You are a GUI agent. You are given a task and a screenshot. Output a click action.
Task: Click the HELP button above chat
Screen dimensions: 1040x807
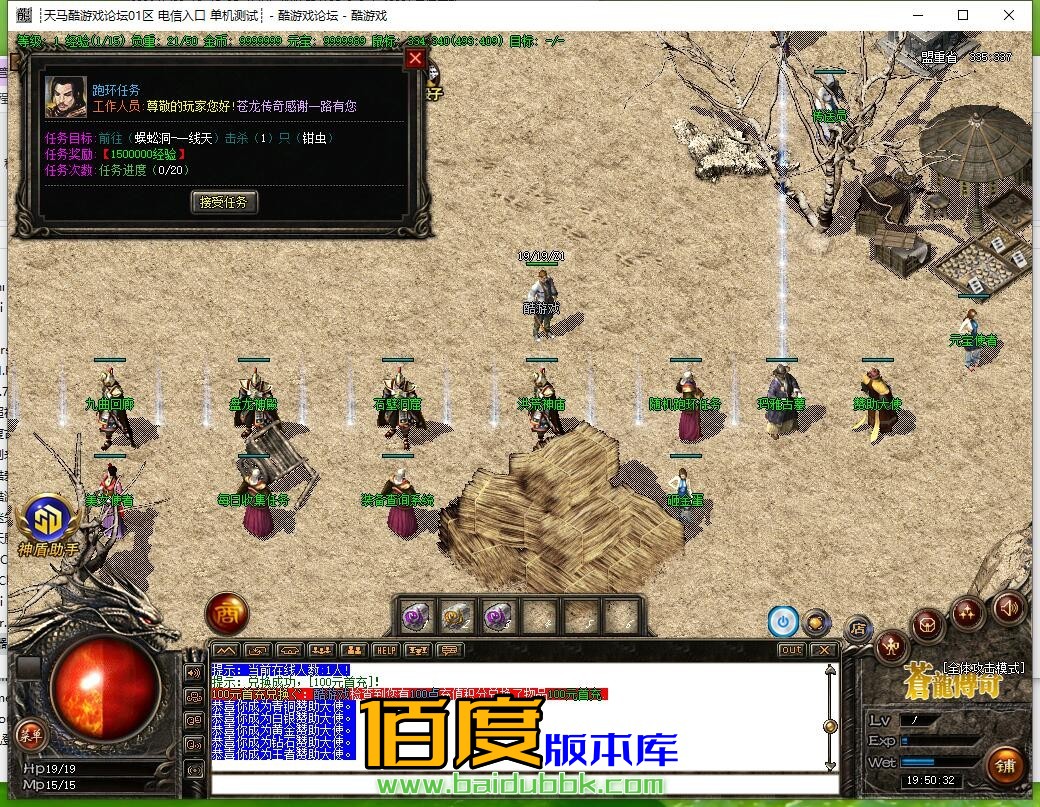(386, 650)
